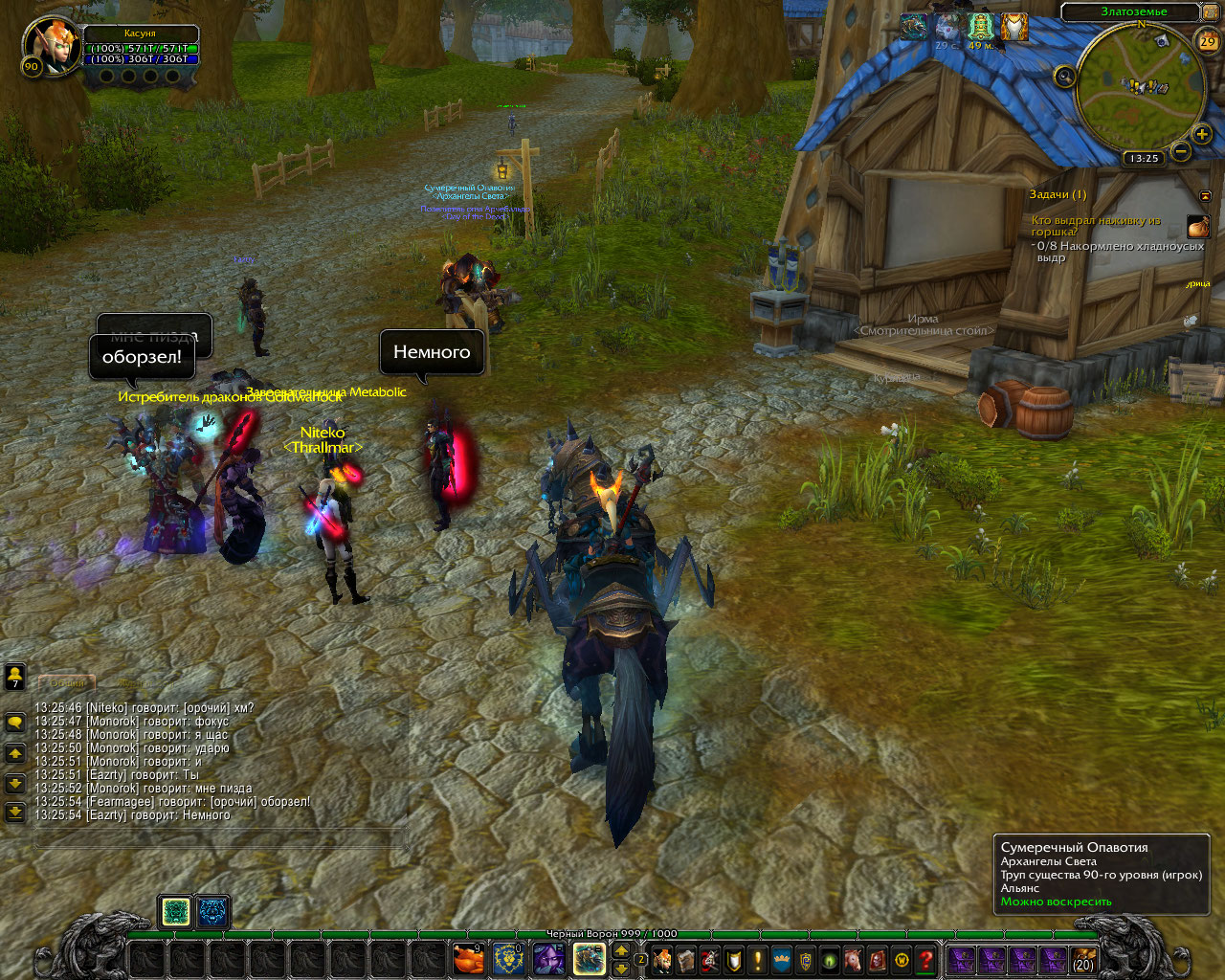
Task: Open the calendar showing day 29
Action: pos(1208,41)
